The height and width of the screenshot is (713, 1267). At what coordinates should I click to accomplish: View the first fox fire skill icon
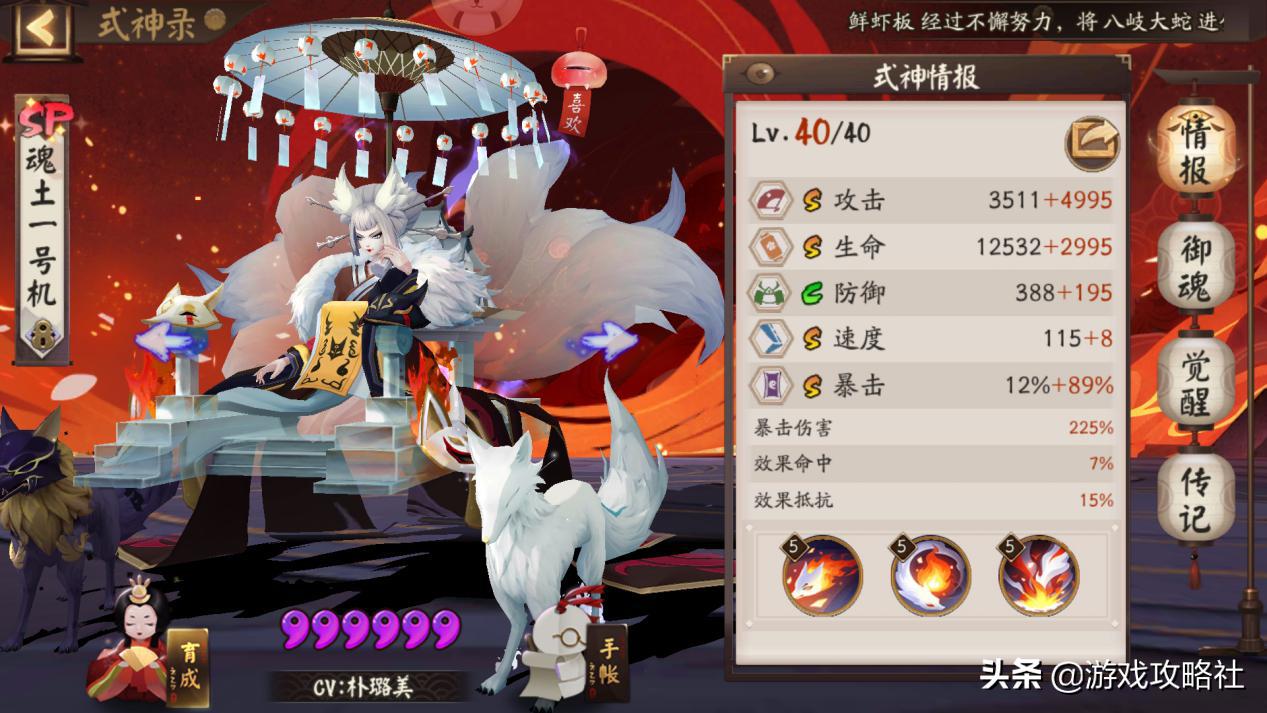click(822, 575)
